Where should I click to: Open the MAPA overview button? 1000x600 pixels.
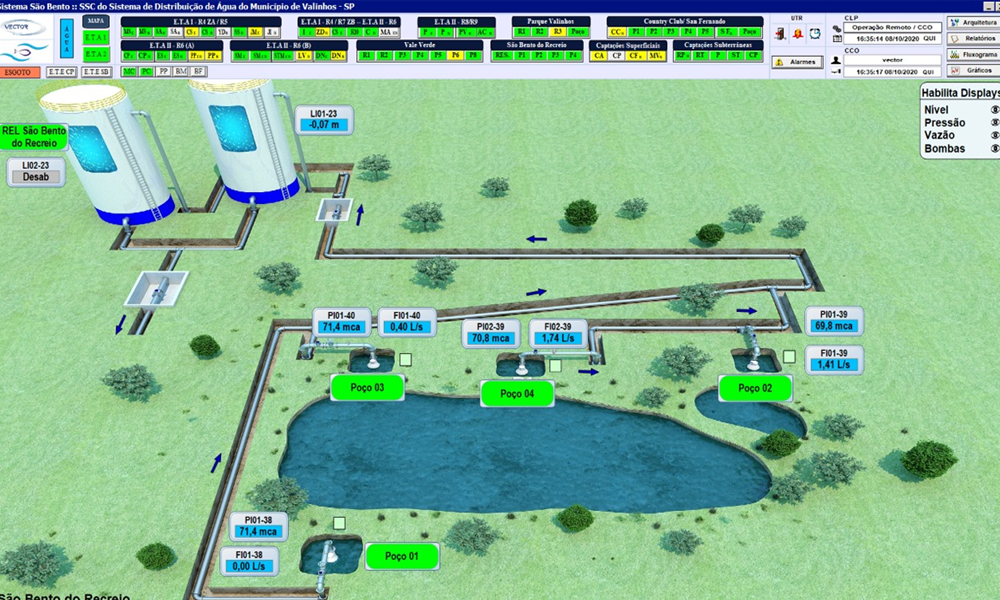click(x=96, y=20)
